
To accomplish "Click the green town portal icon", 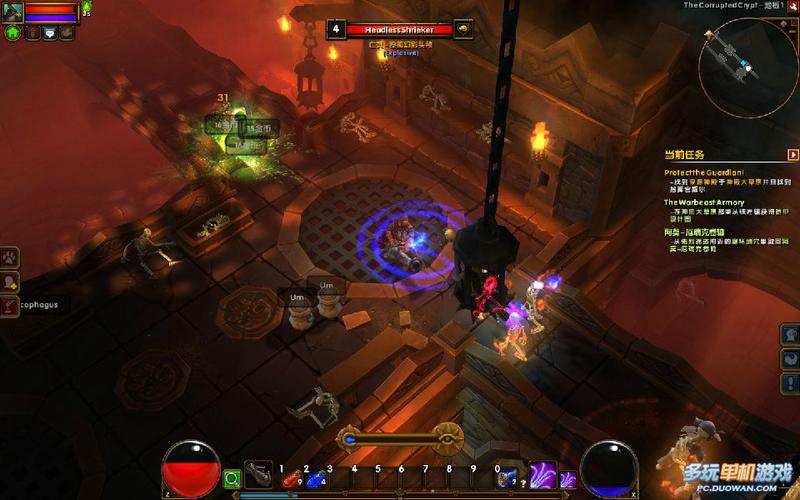I will [13, 33].
